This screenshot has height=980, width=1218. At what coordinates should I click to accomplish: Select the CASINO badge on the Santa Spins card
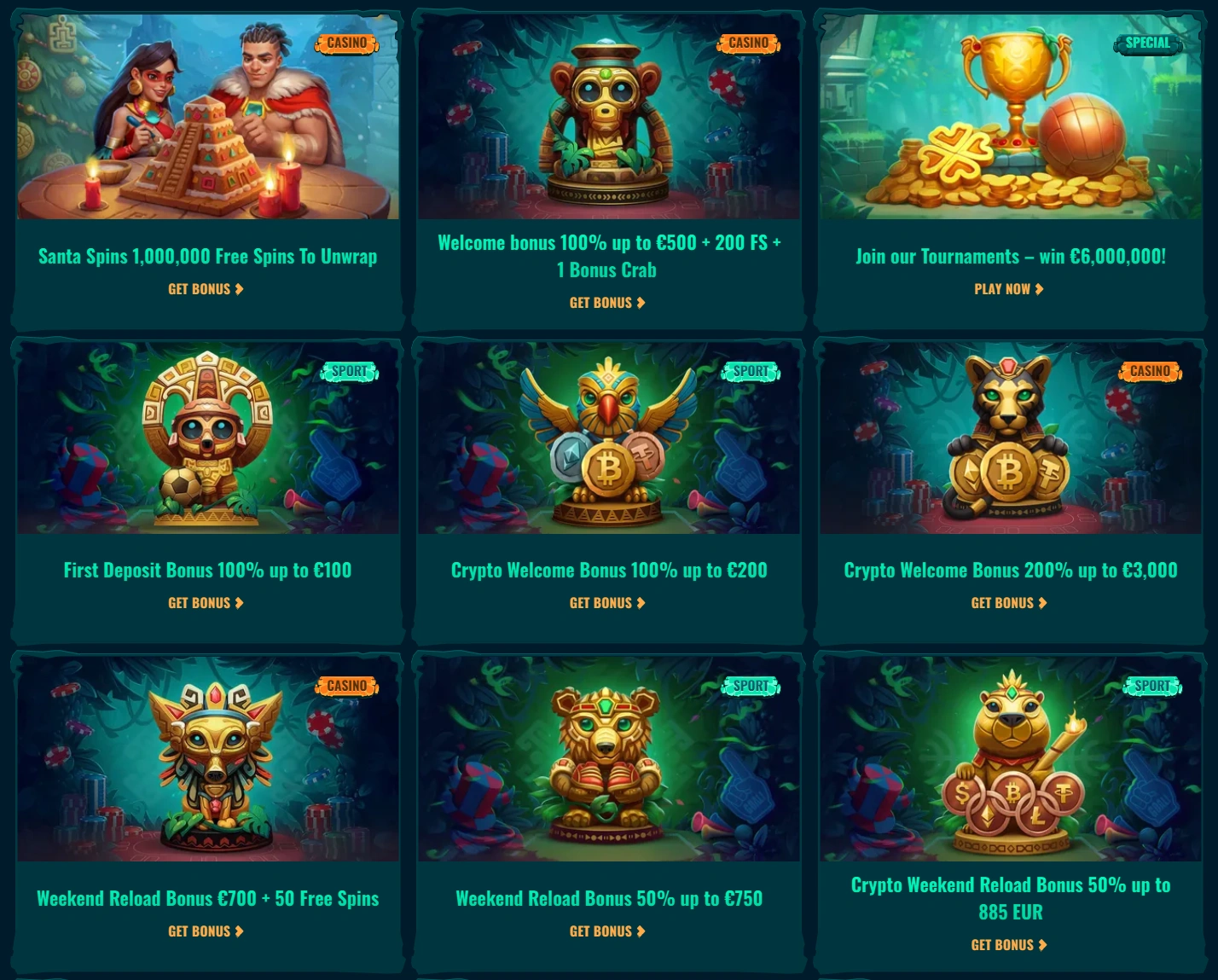click(x=346, y=42)
